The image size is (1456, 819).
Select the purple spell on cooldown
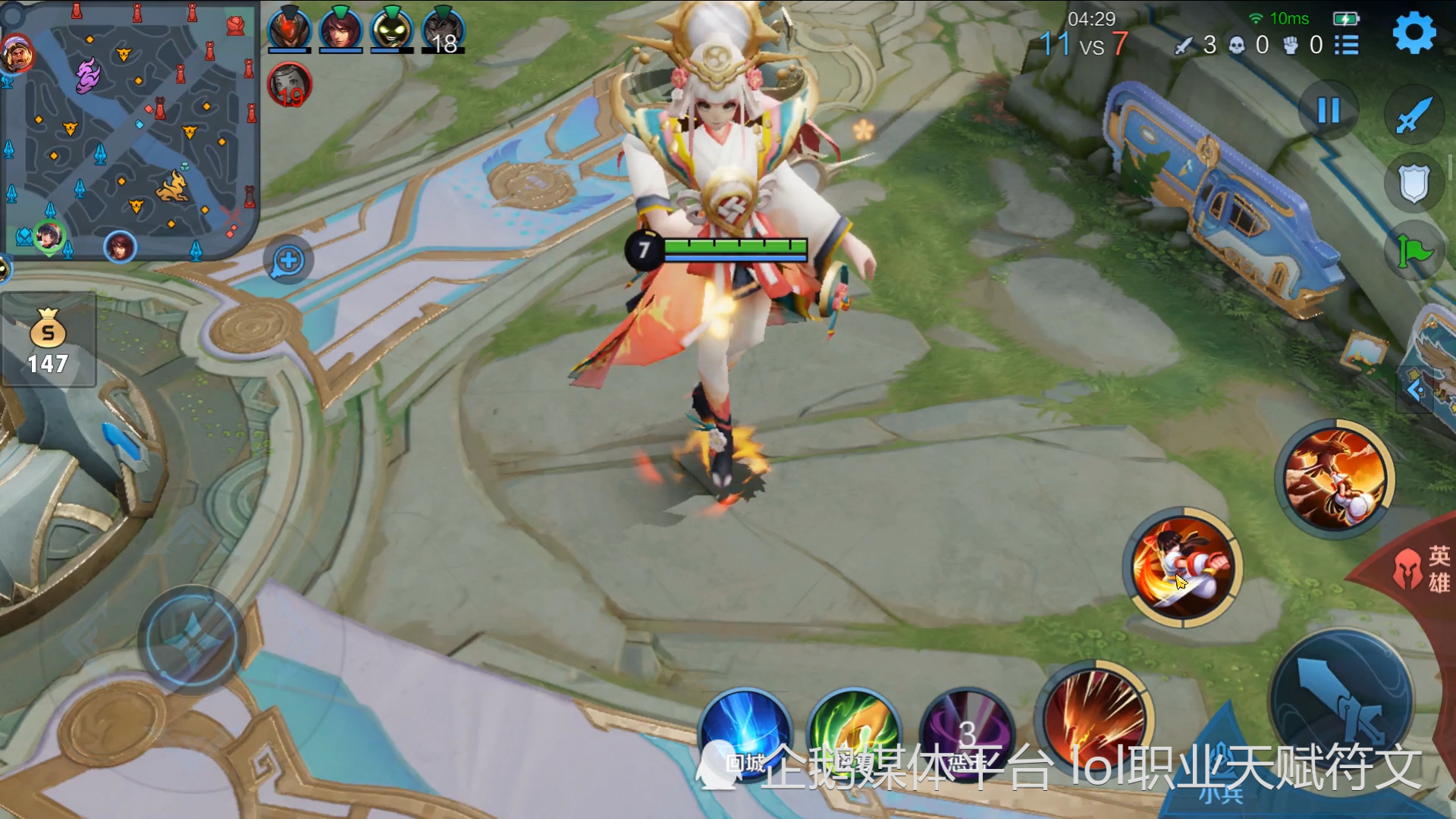click(966, 732)
